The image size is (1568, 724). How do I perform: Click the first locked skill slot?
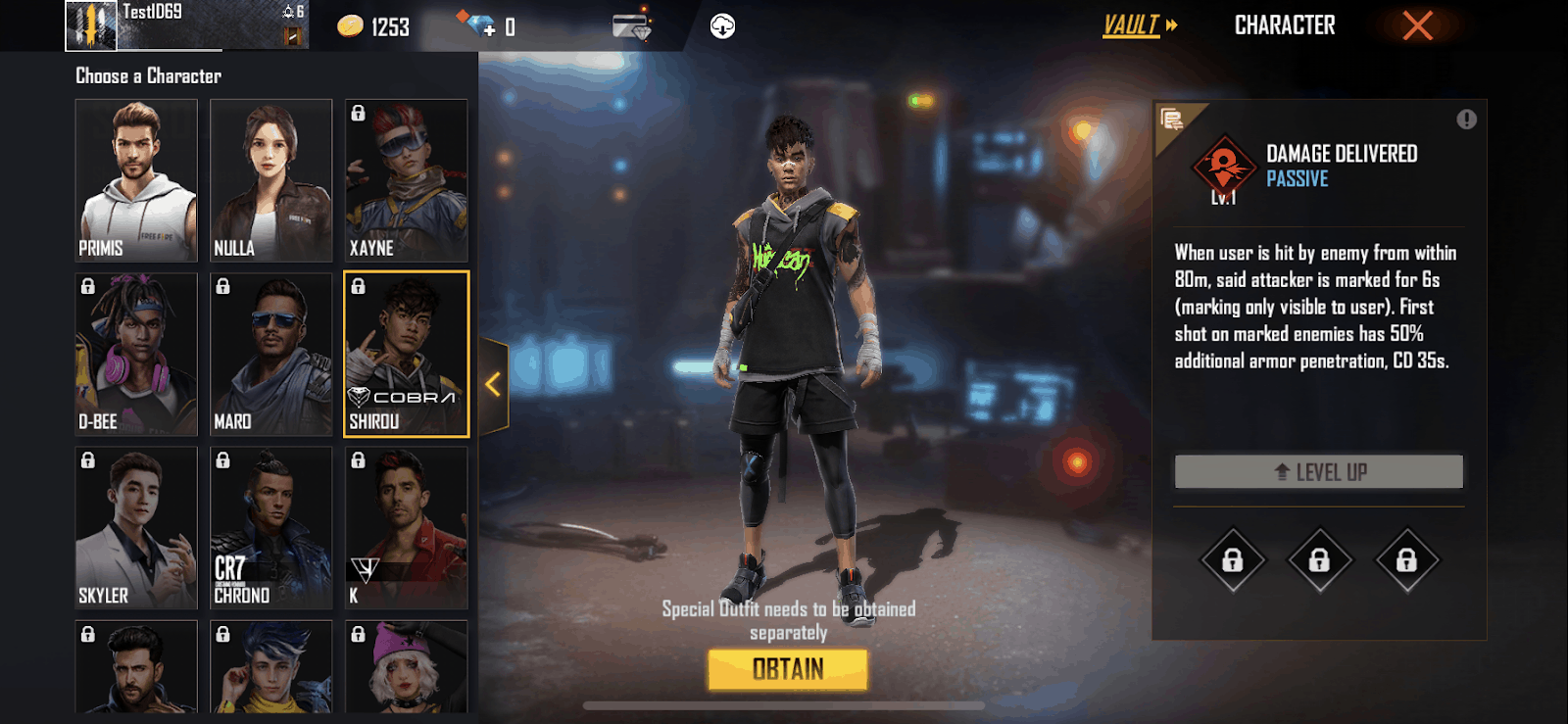click(1234, 560)
